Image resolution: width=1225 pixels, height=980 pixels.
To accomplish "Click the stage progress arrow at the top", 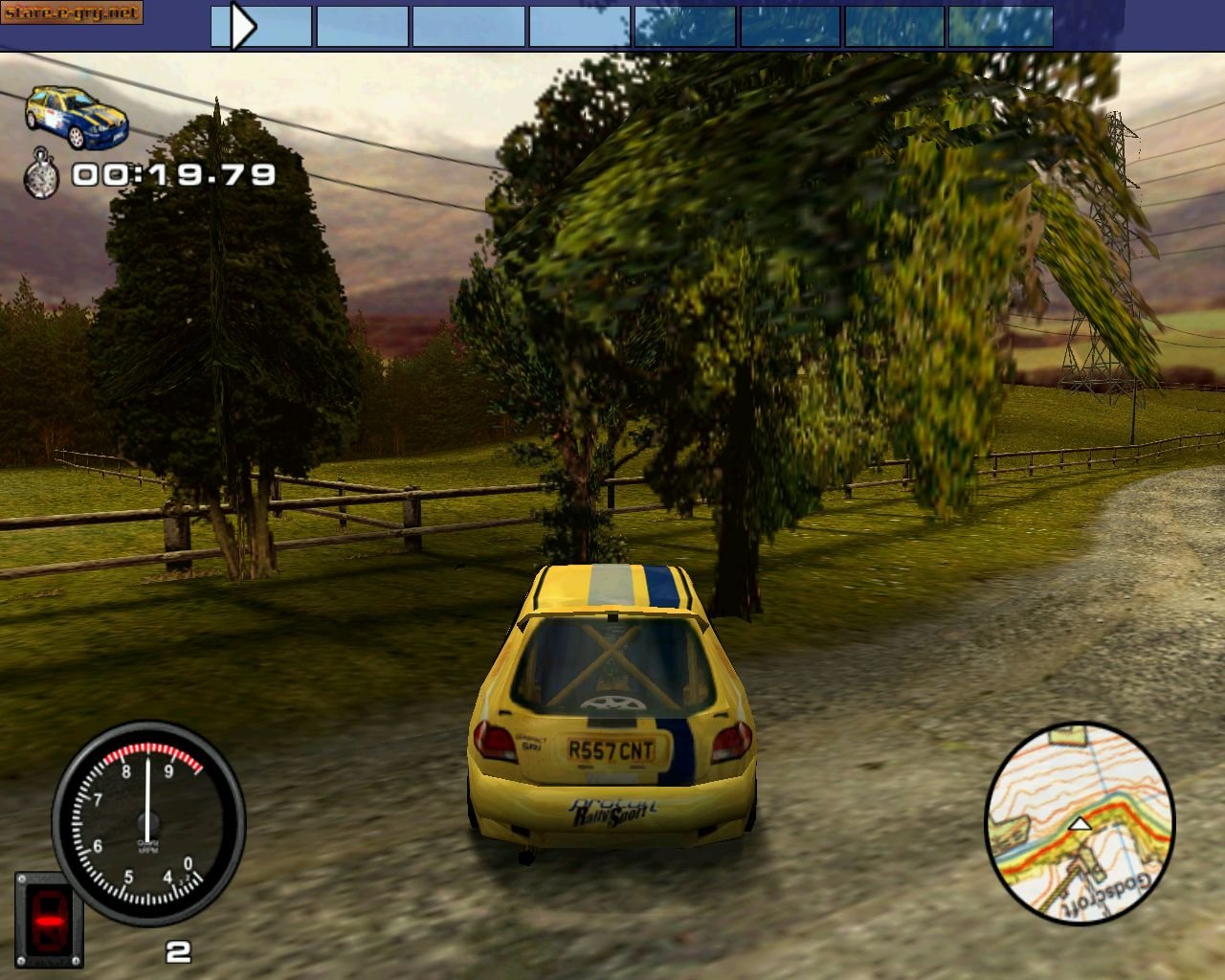I will pos(242,25).
